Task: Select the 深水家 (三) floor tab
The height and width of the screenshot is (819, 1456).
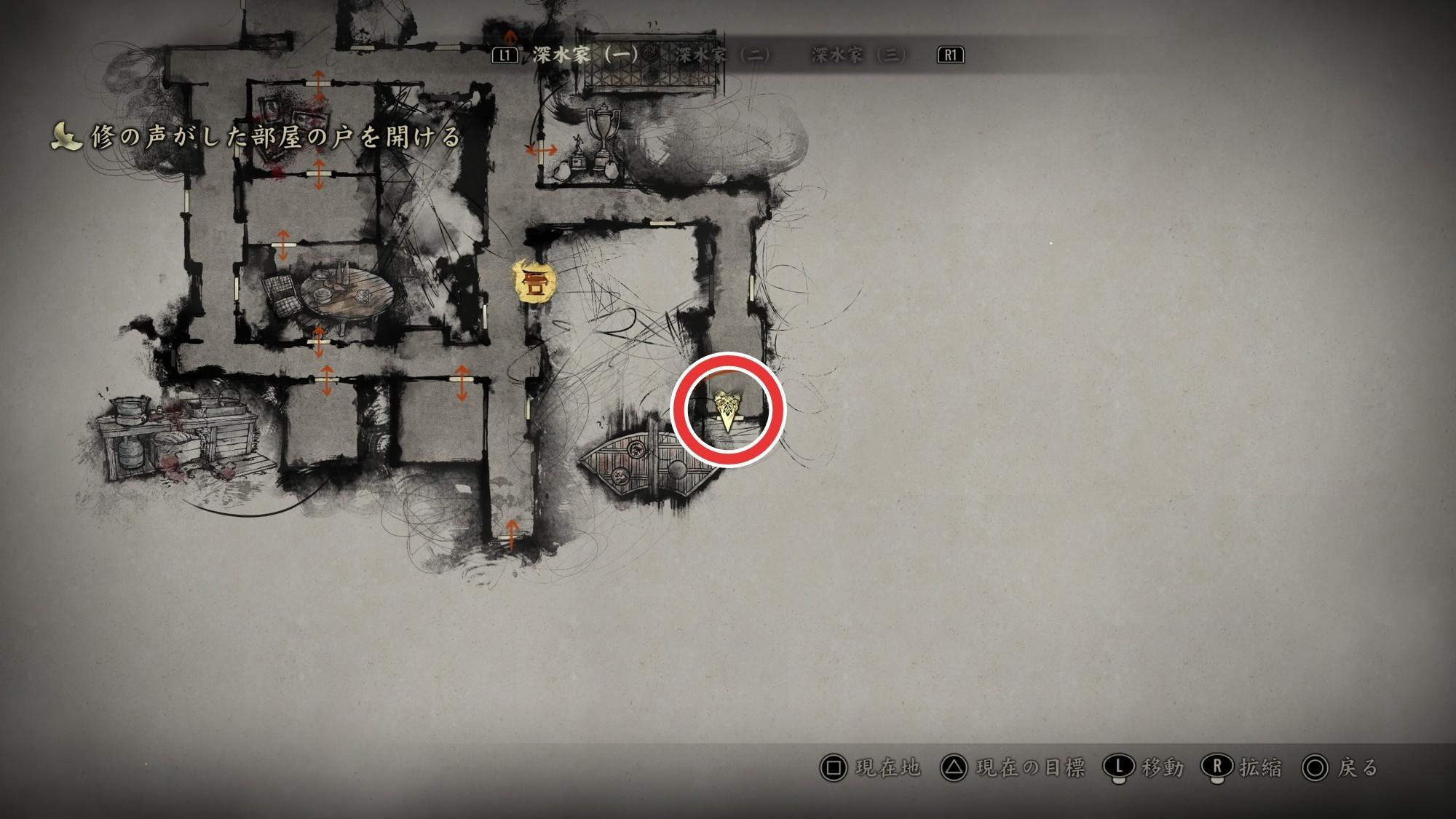Action: click(x=858, y=55)
